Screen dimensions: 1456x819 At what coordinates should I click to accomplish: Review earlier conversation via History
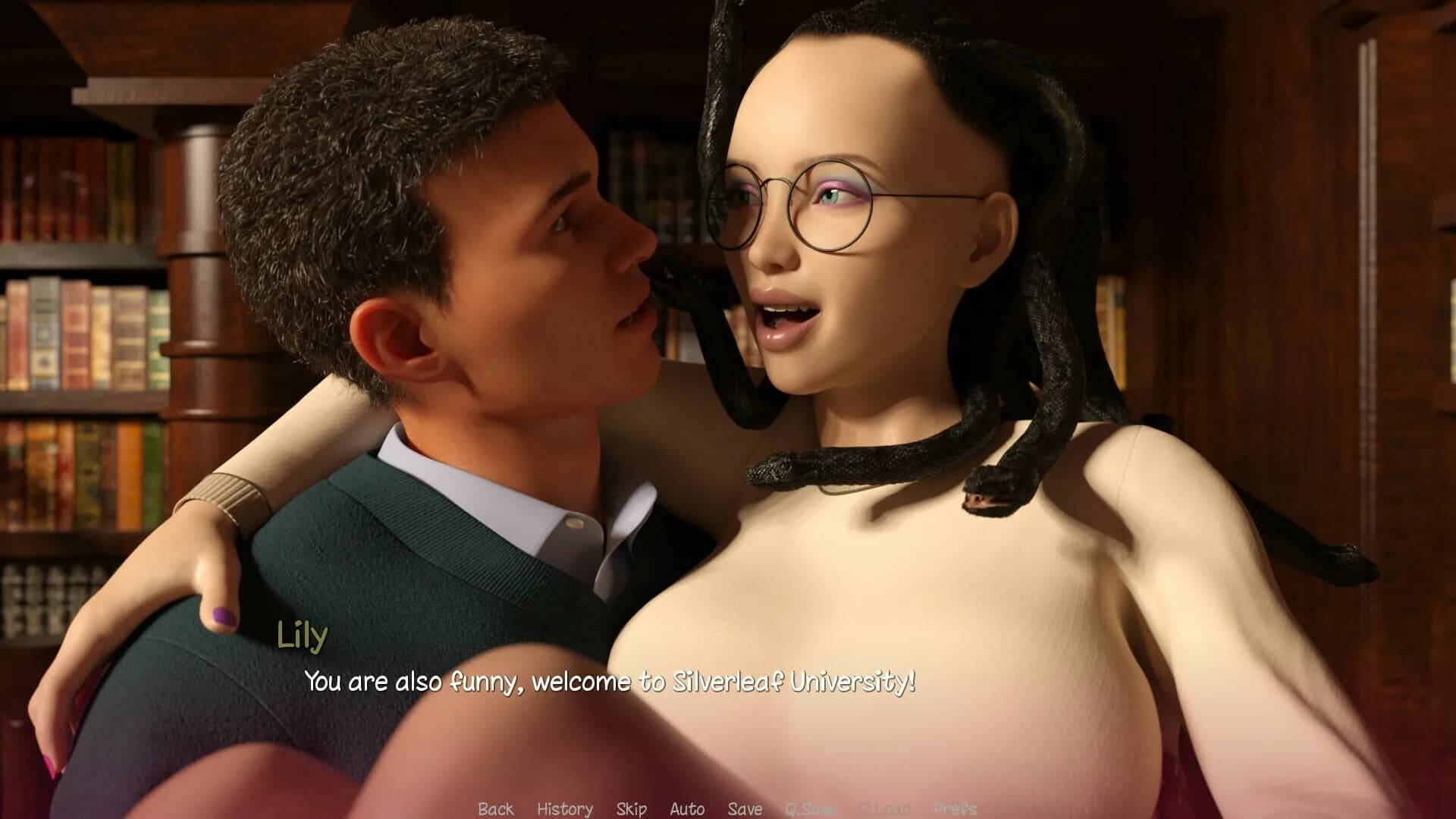click(x=564, y=809)
